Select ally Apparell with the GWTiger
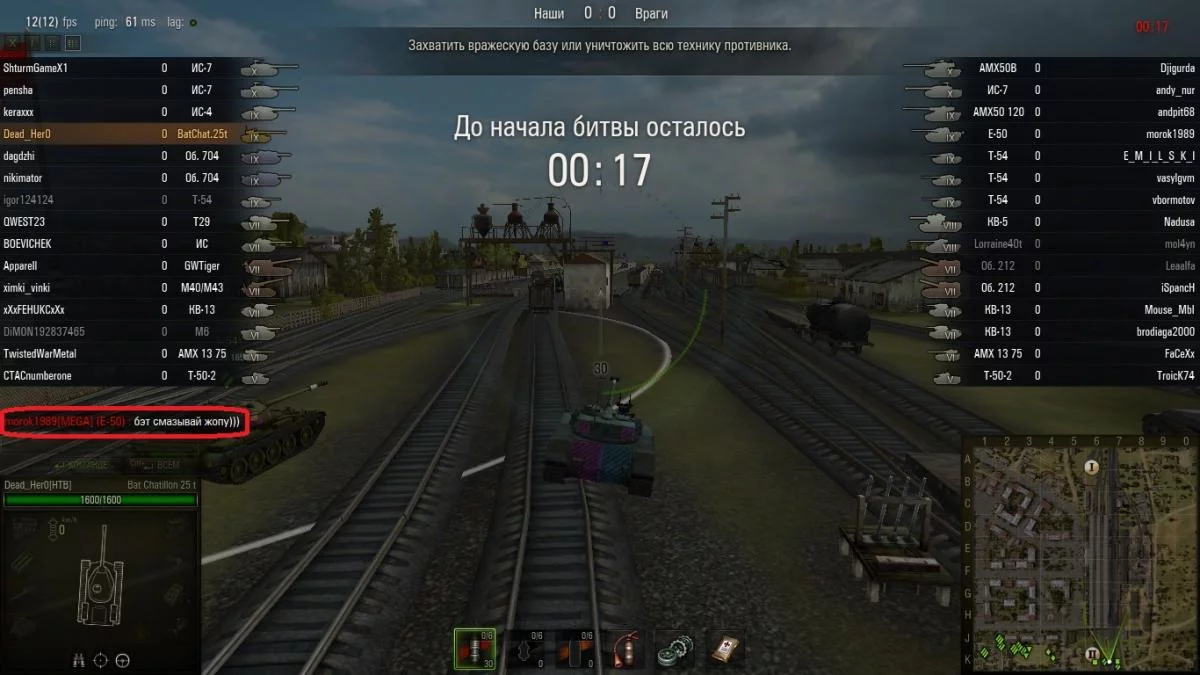The image size is (1200, 675). click(120, 266)
